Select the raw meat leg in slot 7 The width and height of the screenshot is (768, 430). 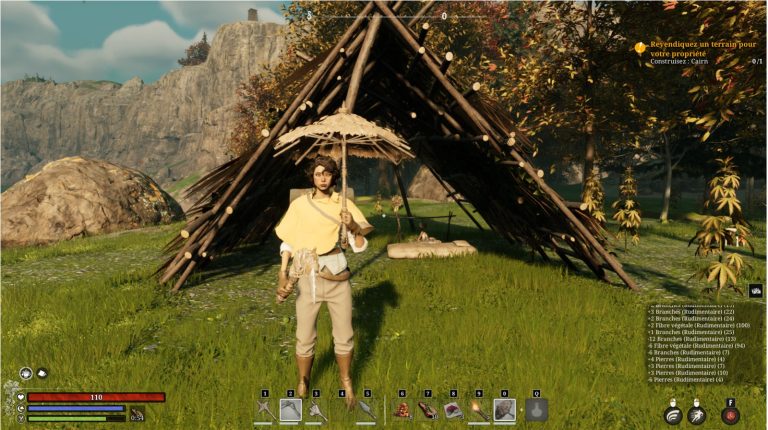coord(427,410)
